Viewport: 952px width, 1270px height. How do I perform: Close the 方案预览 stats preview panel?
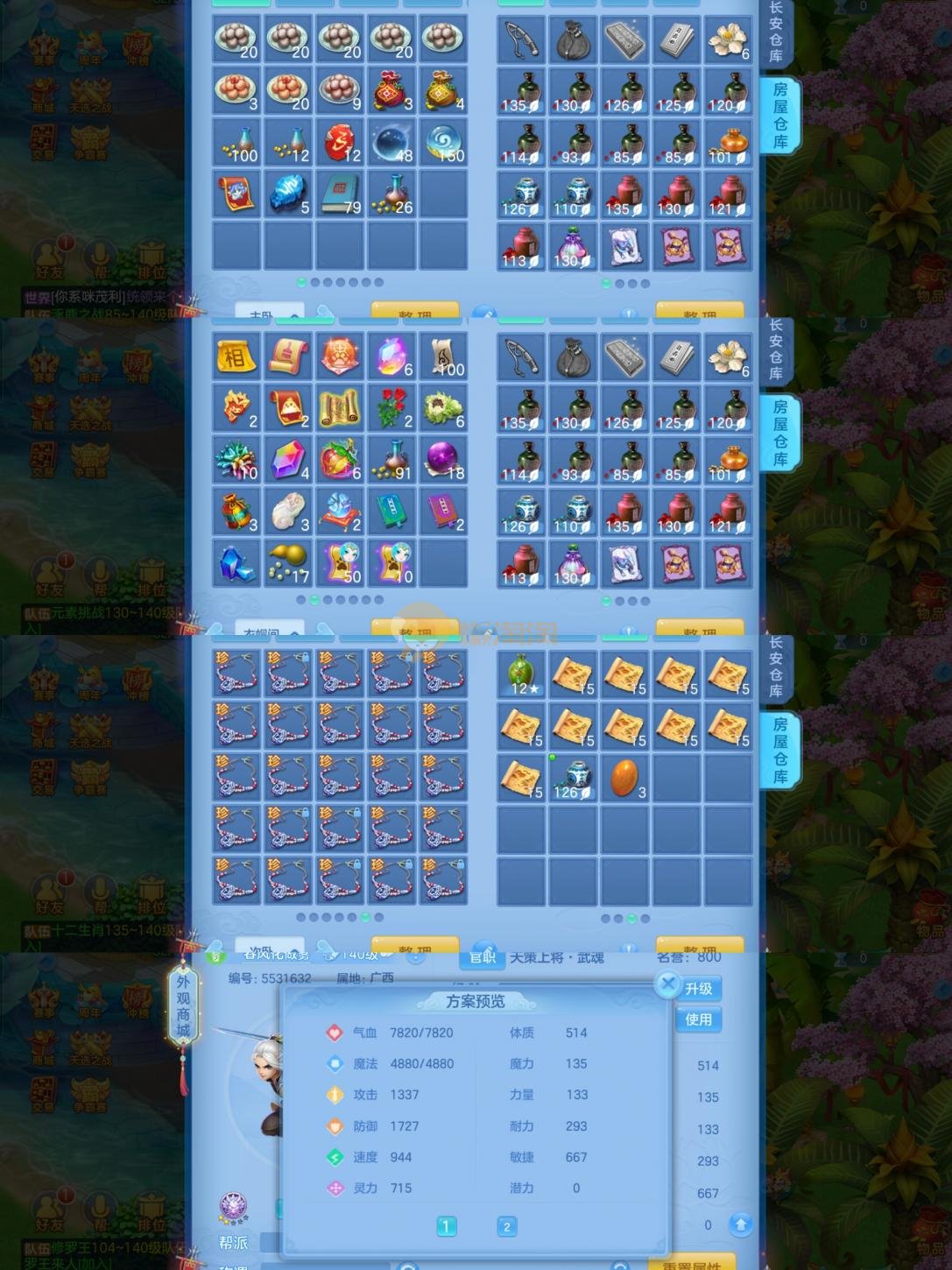pos(668,984)
